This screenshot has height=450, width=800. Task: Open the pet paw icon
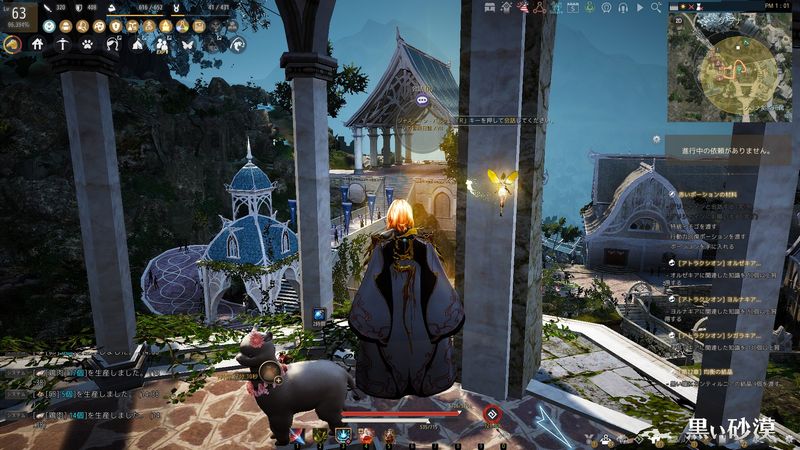click(87, 45)
